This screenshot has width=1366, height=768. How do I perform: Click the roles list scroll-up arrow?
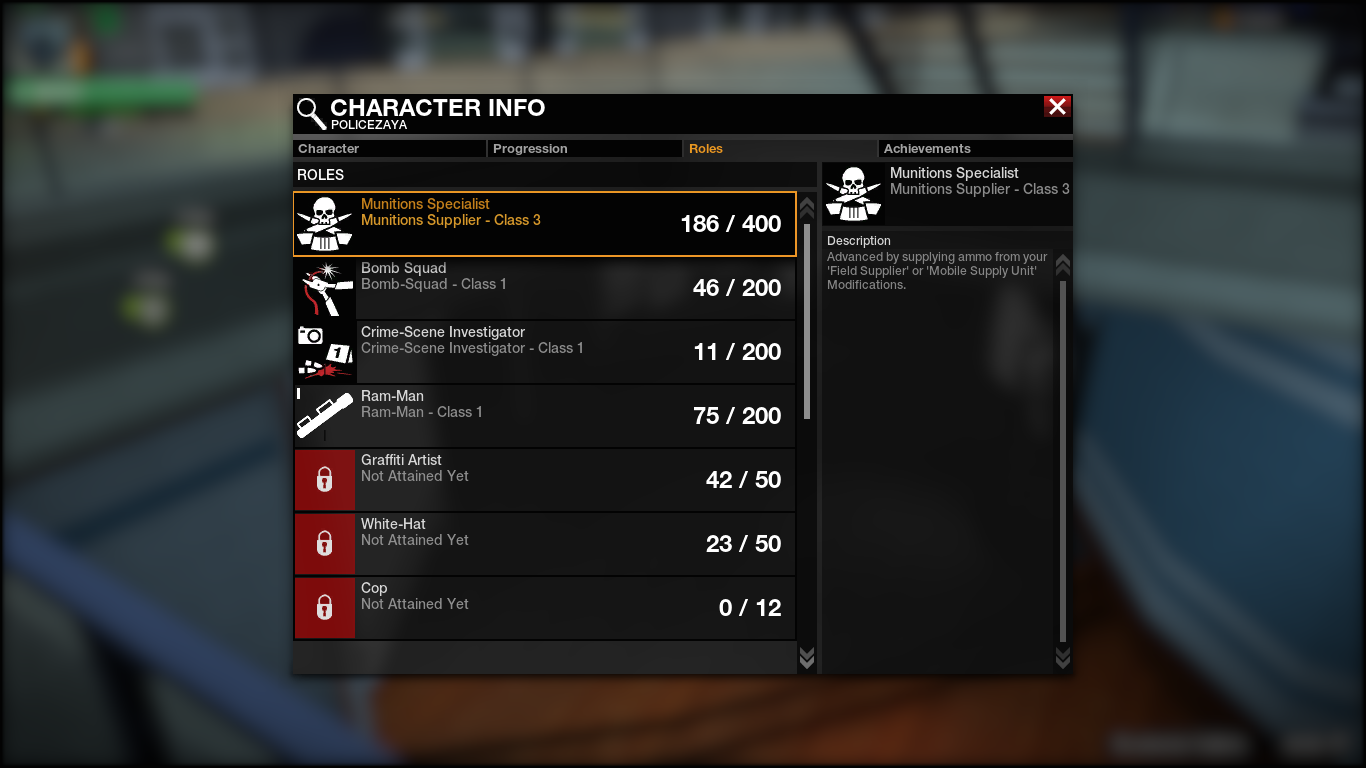(807, 208)
